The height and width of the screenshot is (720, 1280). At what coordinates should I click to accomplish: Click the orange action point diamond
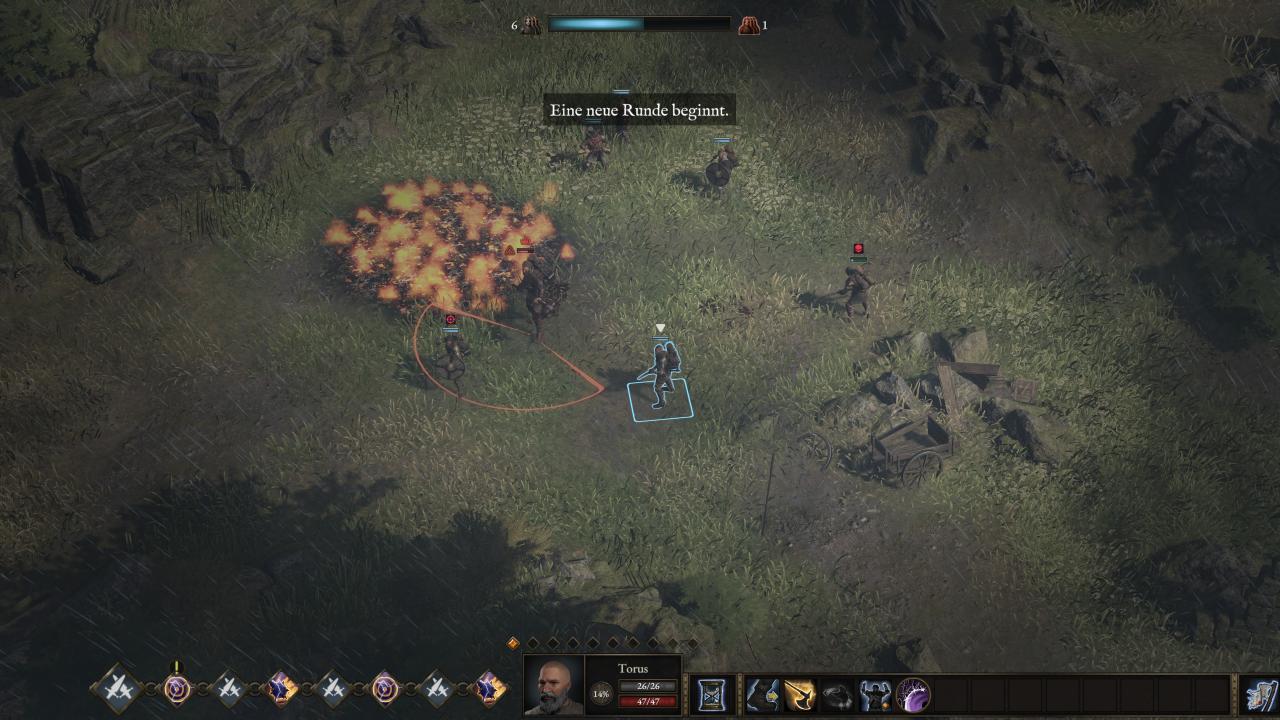tap(514, 643)
